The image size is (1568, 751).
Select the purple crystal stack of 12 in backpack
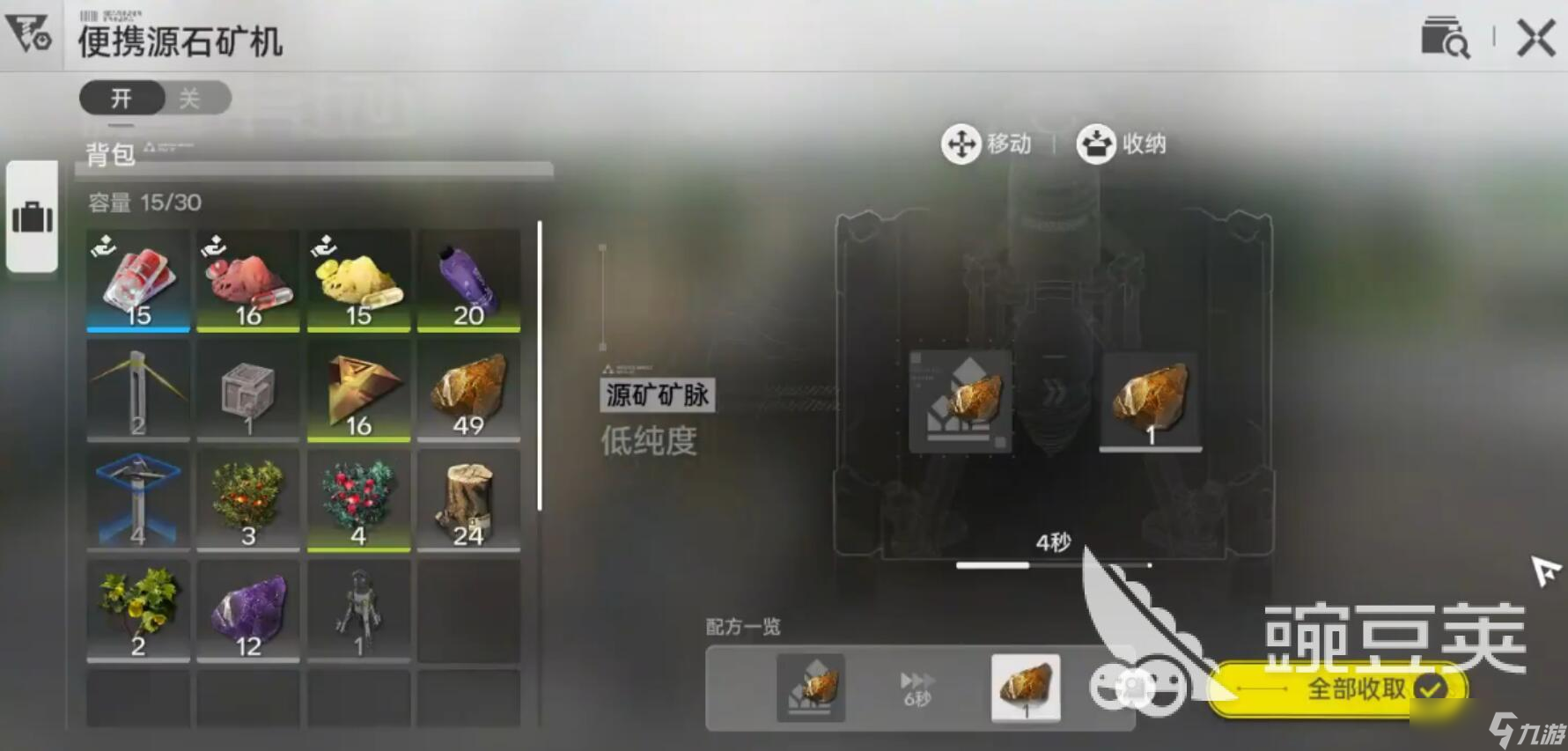[x=247, y=610]
